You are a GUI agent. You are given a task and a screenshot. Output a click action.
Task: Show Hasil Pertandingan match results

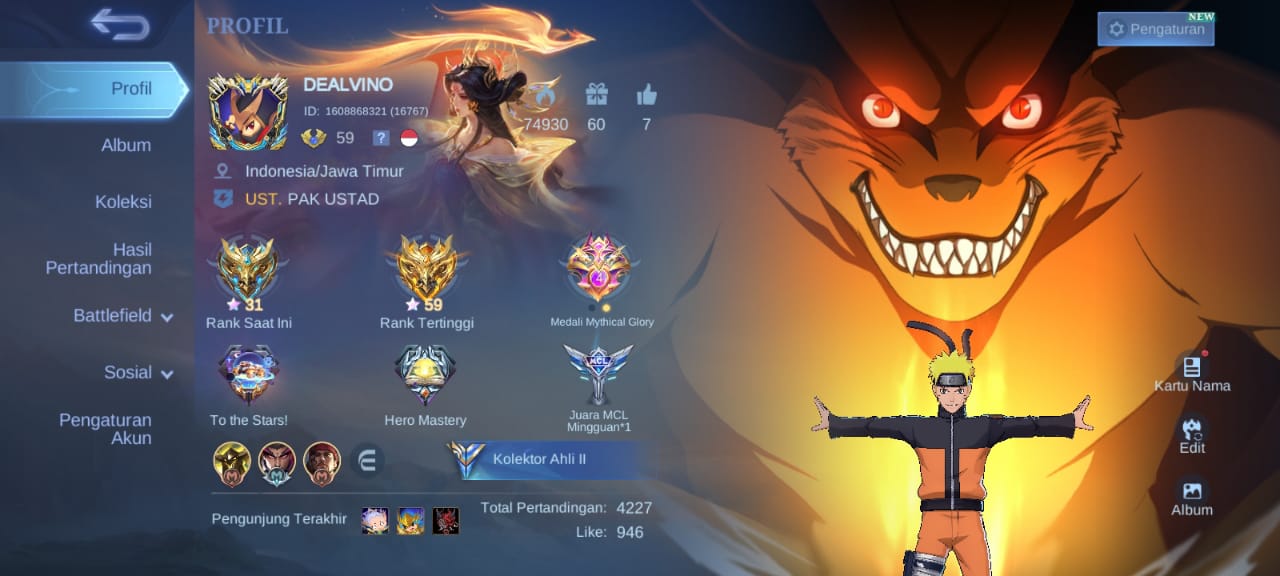click(x=99, y=258)
